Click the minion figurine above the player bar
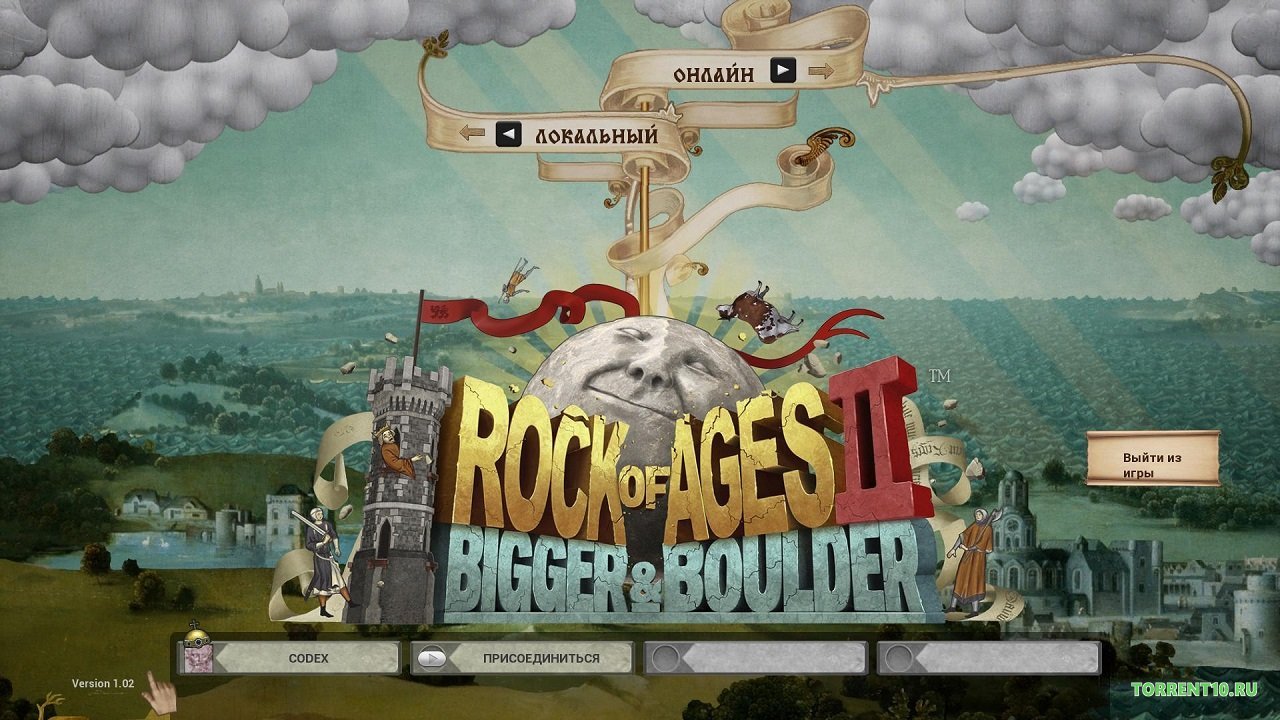The width and height of the screenshot is (1280, 720). pos(196,632)
